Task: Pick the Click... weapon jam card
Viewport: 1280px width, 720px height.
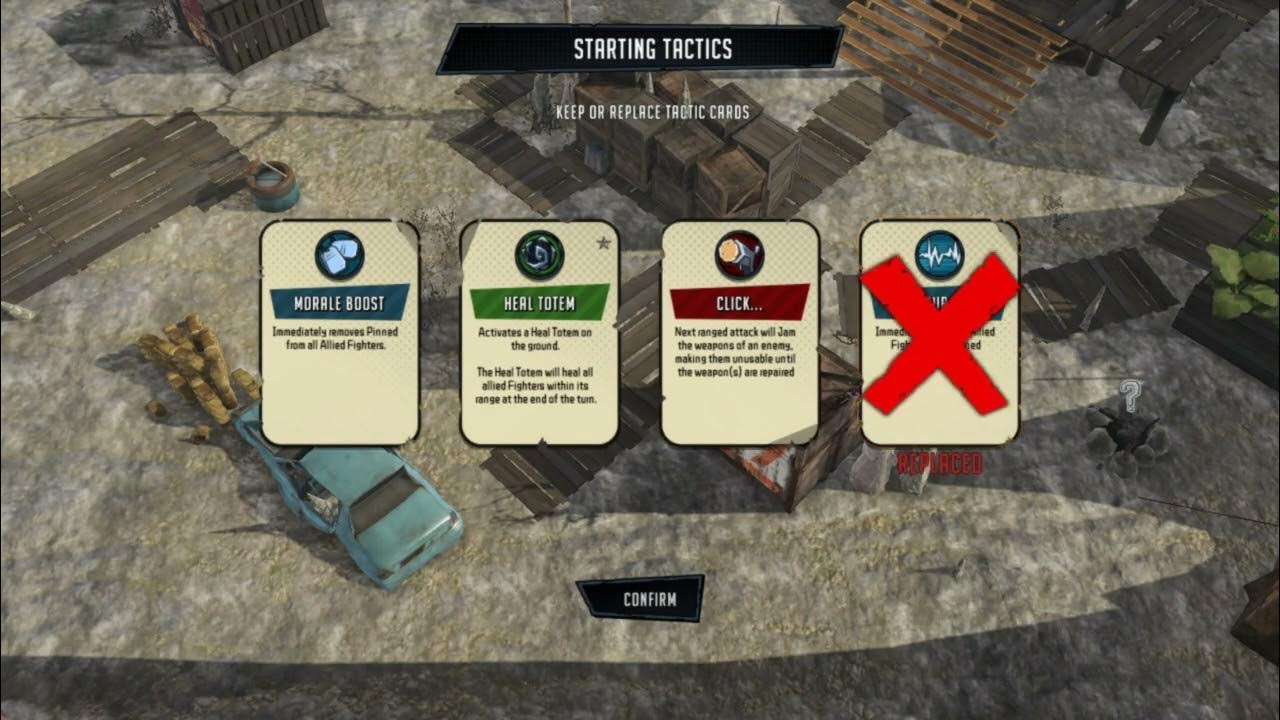Action: 740,333
